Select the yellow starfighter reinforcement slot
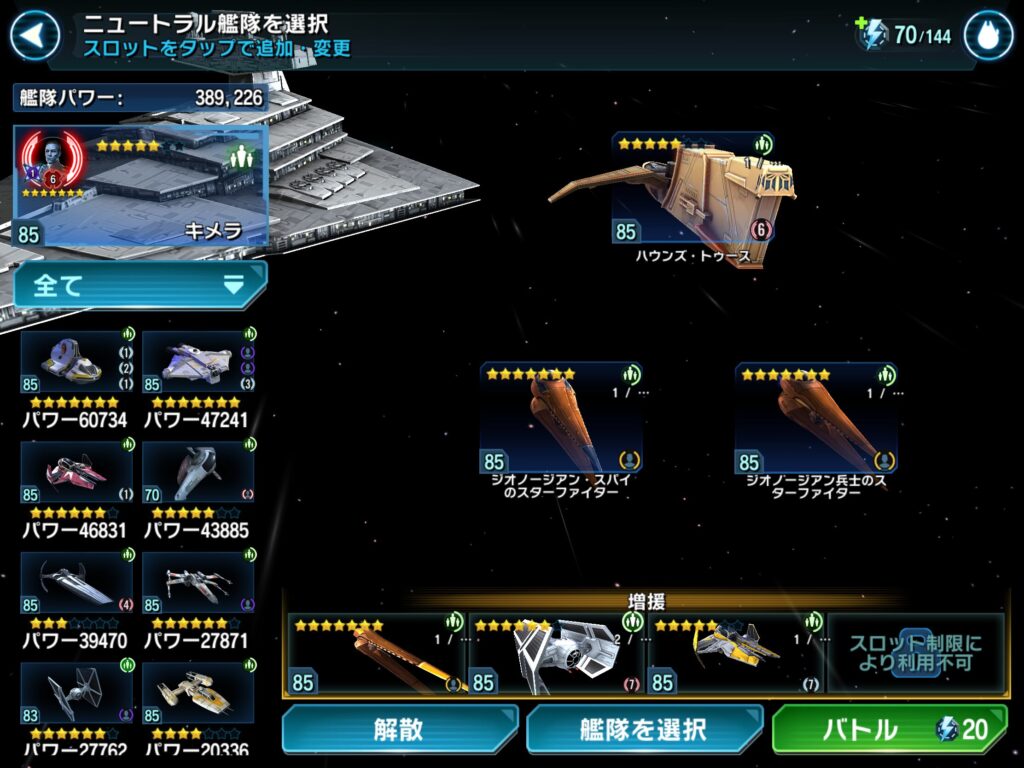This screenshot has height=768, width=1024. point(735,654)
